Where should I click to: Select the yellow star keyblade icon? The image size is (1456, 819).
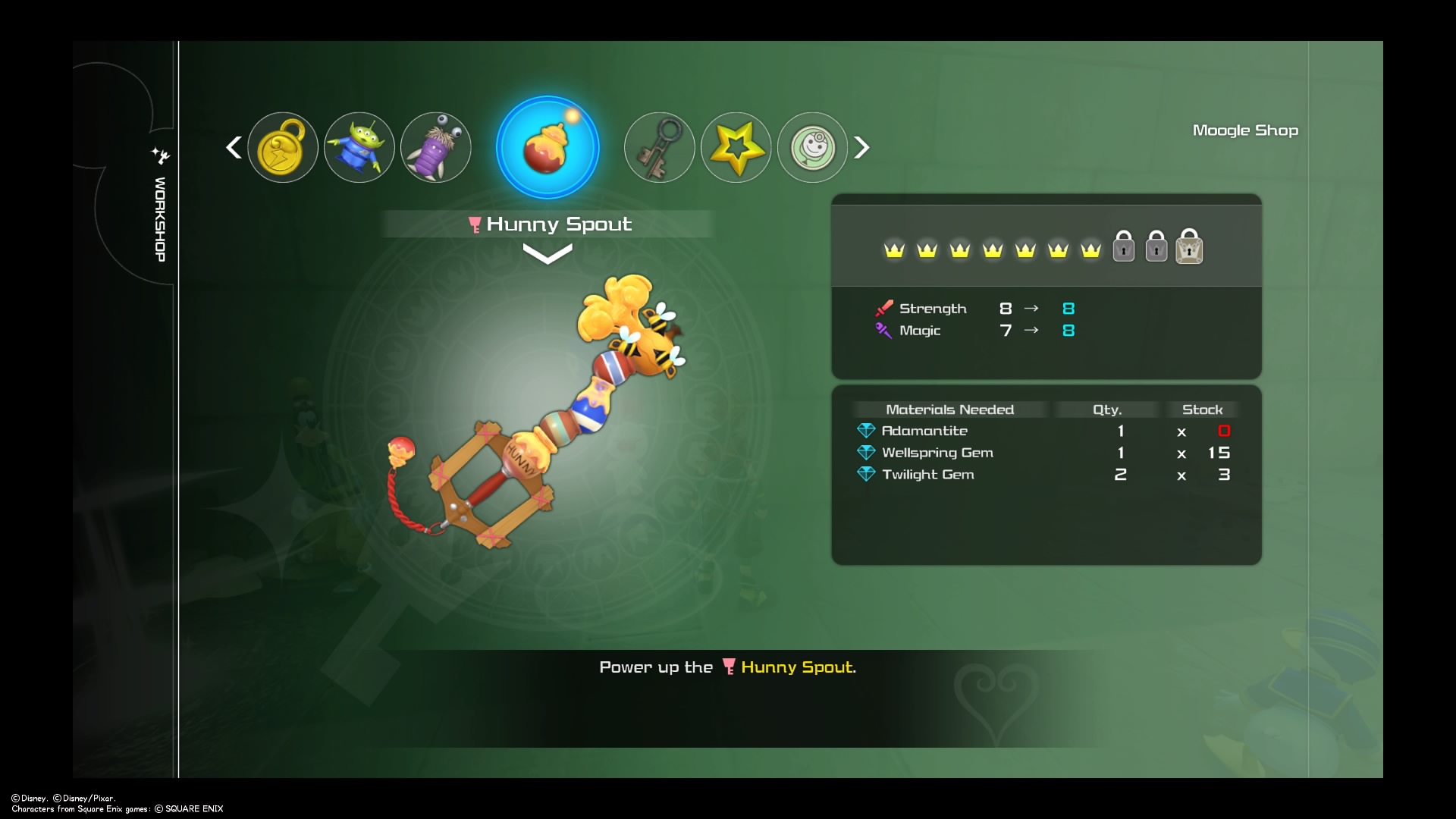(736, 147)
